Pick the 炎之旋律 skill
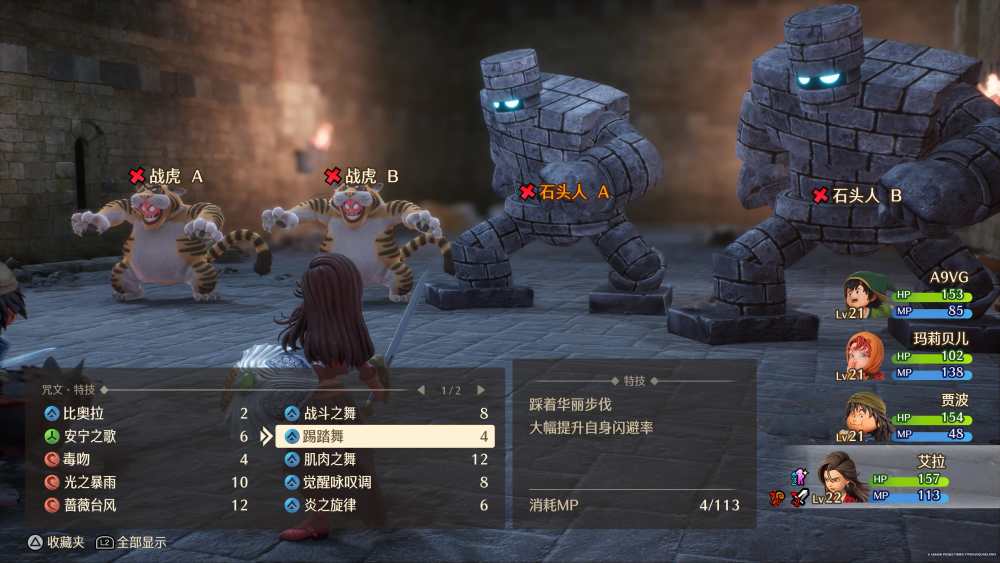The width and height of the screenshot is (1000, 563). (x=384, y=505)
